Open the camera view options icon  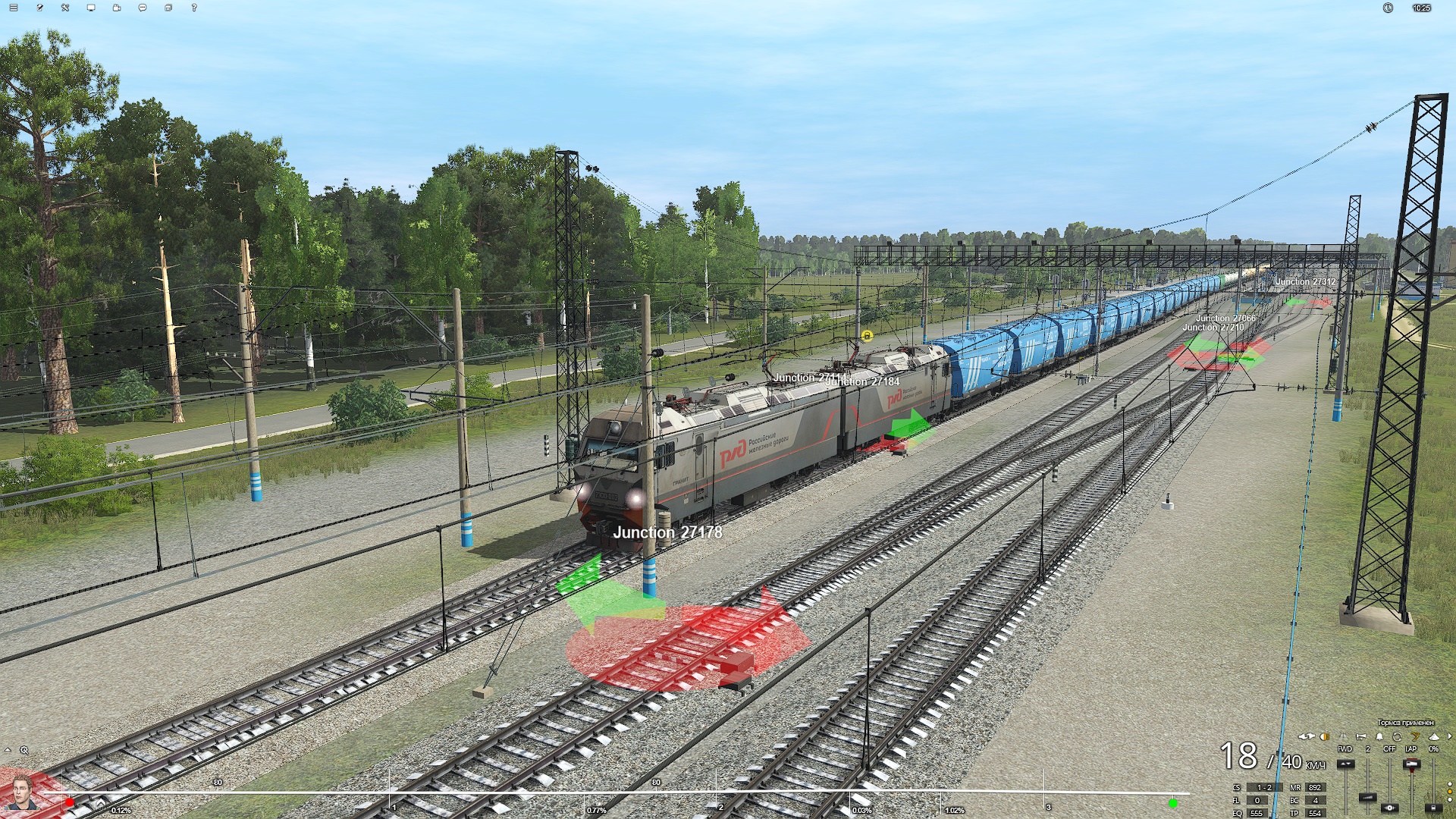tap(117, 8)
